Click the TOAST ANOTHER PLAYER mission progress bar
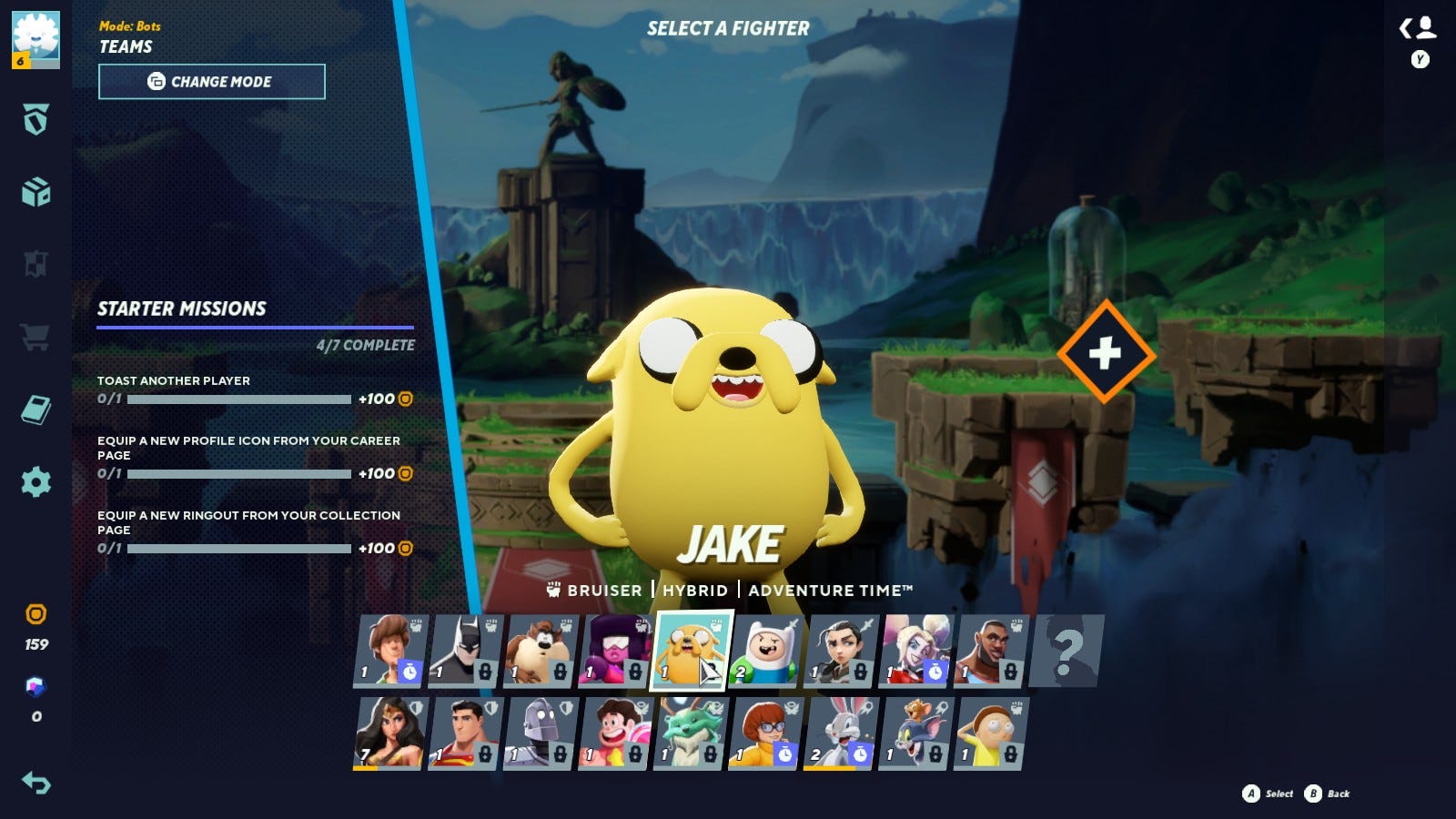1456x819 pixels. click(x=239, y=398)
